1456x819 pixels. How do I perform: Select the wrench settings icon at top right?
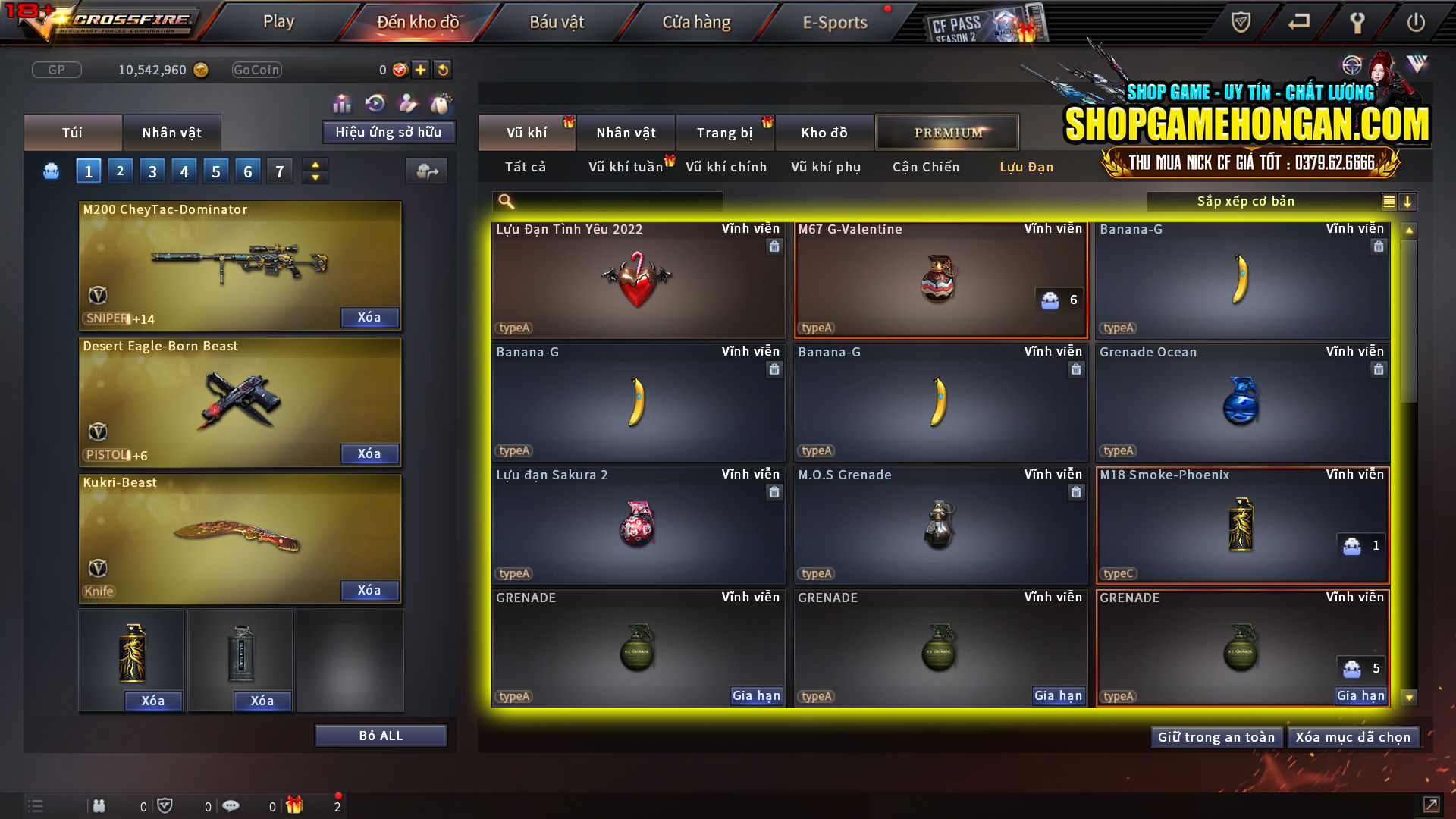tap(1357, 23)
